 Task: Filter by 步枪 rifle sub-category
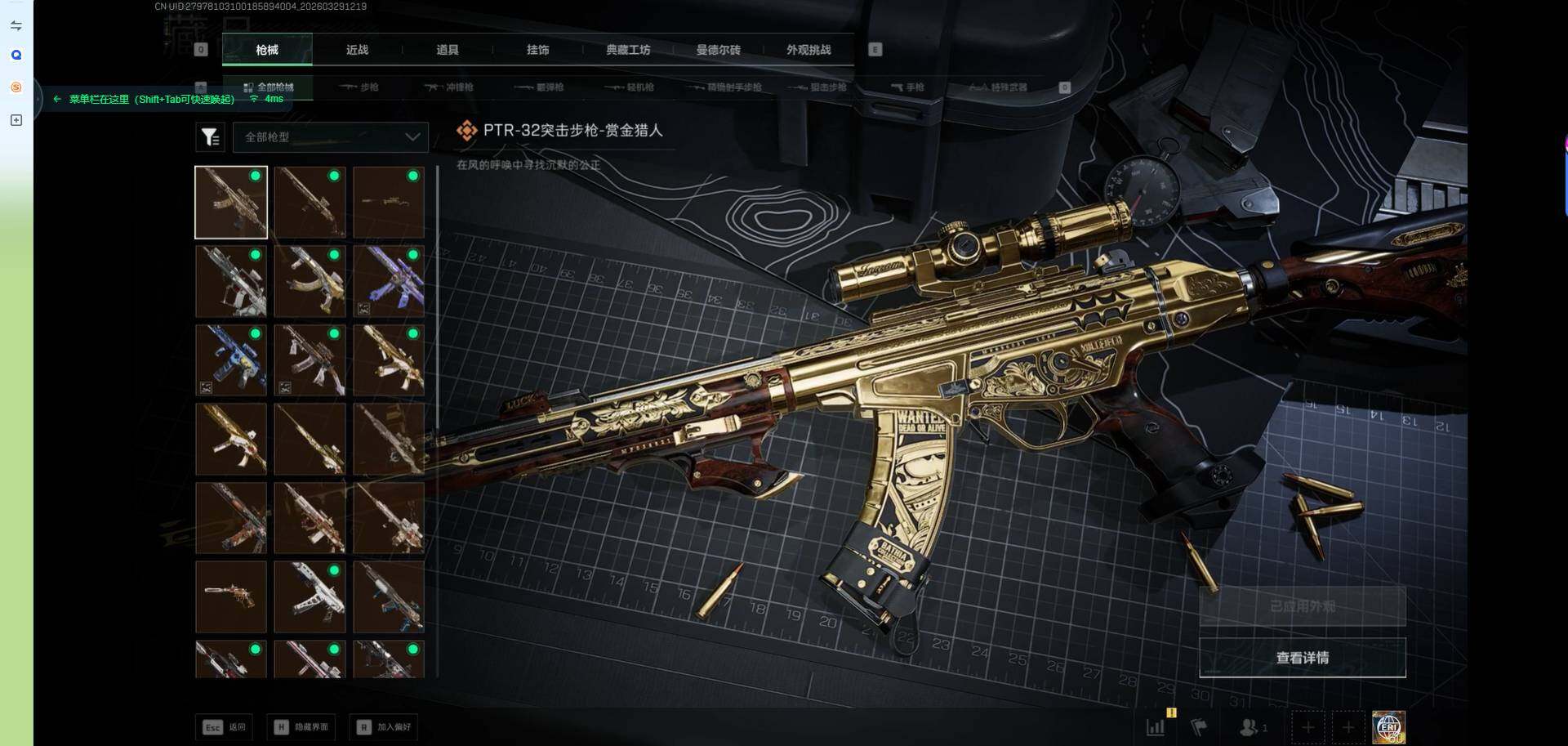point(359,87)
